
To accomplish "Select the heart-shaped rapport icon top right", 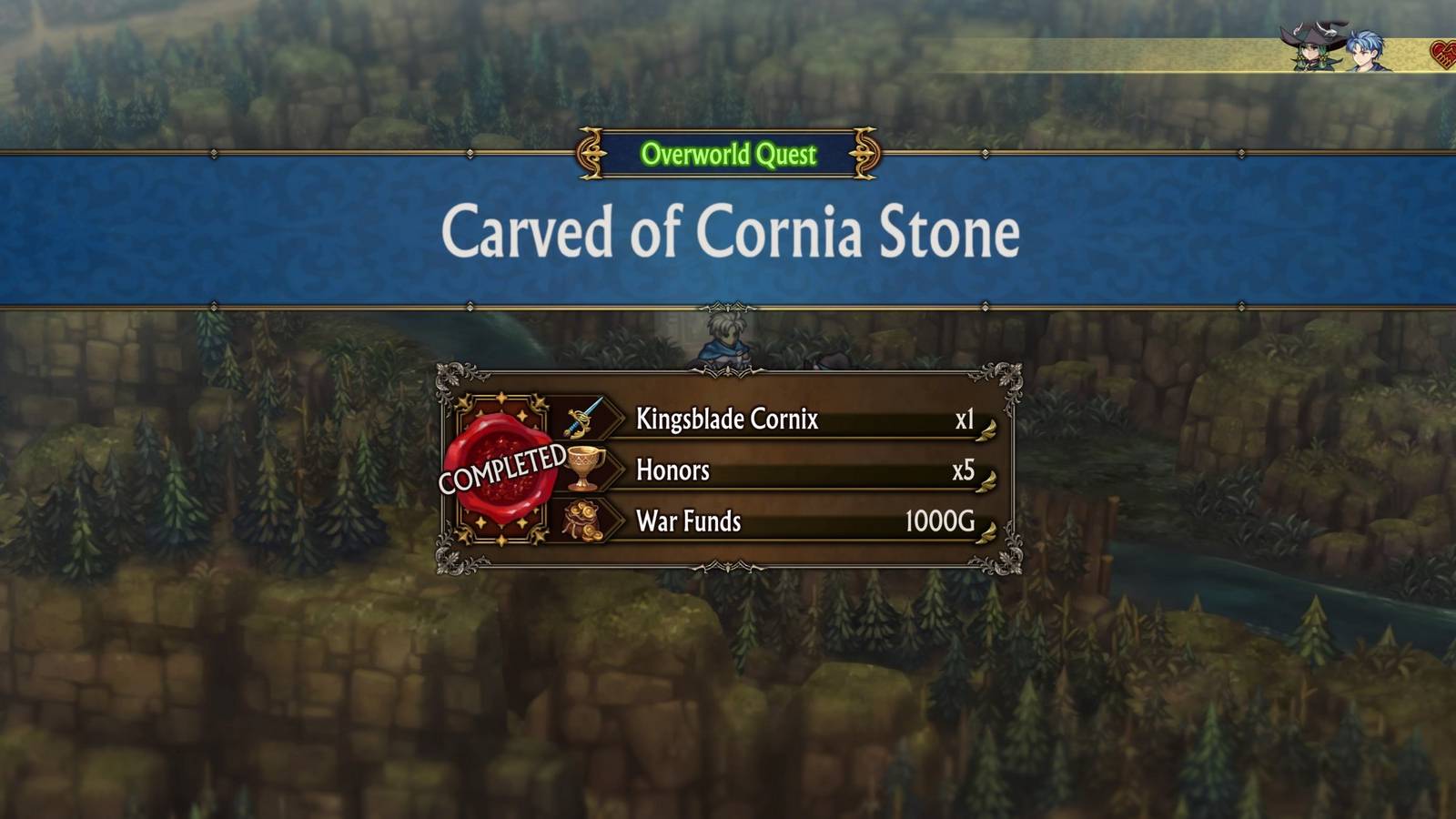I will (1448, 55).
